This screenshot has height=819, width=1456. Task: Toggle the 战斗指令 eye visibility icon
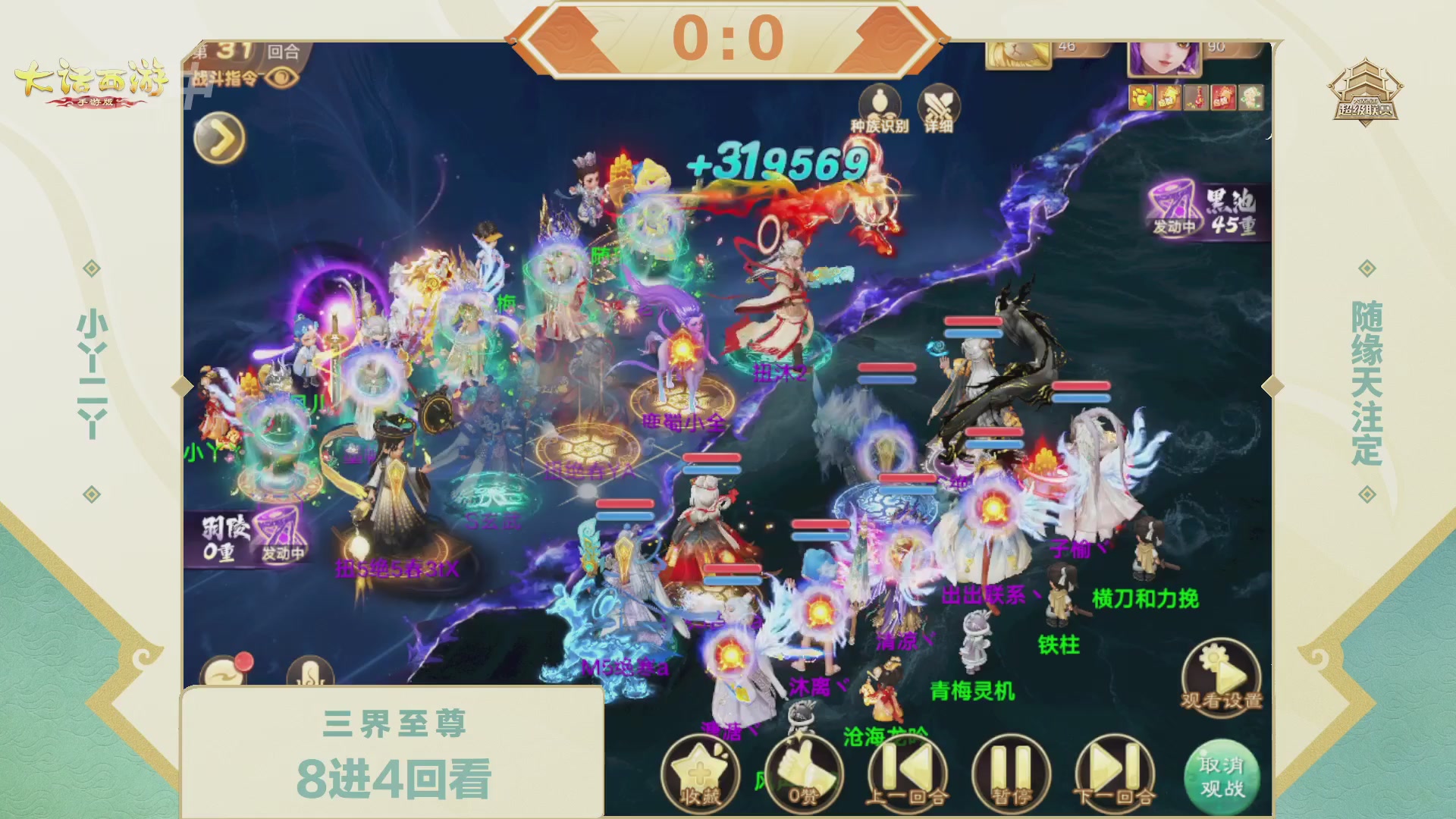click(281, 78)
